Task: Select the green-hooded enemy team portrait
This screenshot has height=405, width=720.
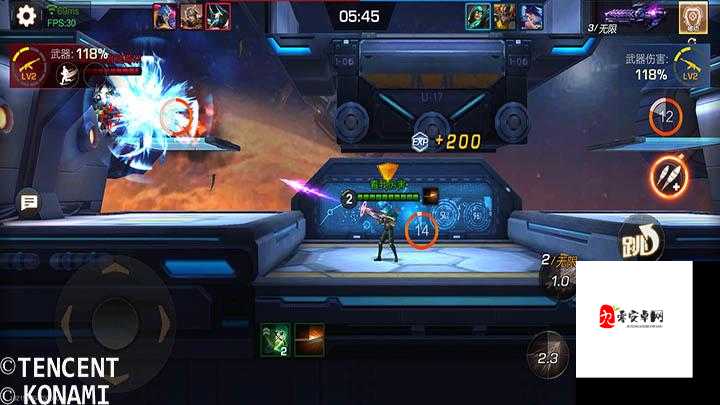Action: (x=477, y=16)
